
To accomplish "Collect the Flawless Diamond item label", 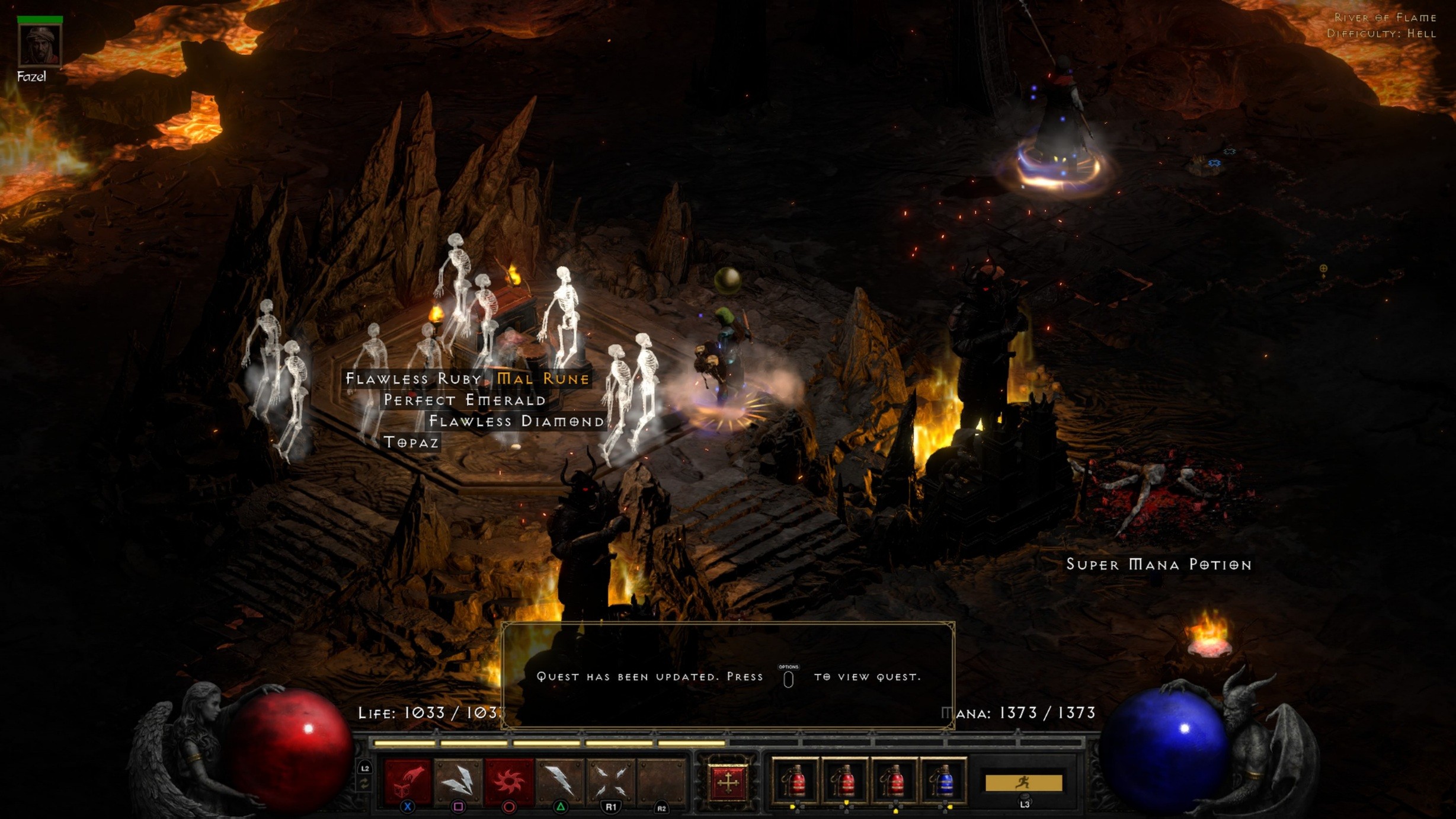I will pos(516,421).
